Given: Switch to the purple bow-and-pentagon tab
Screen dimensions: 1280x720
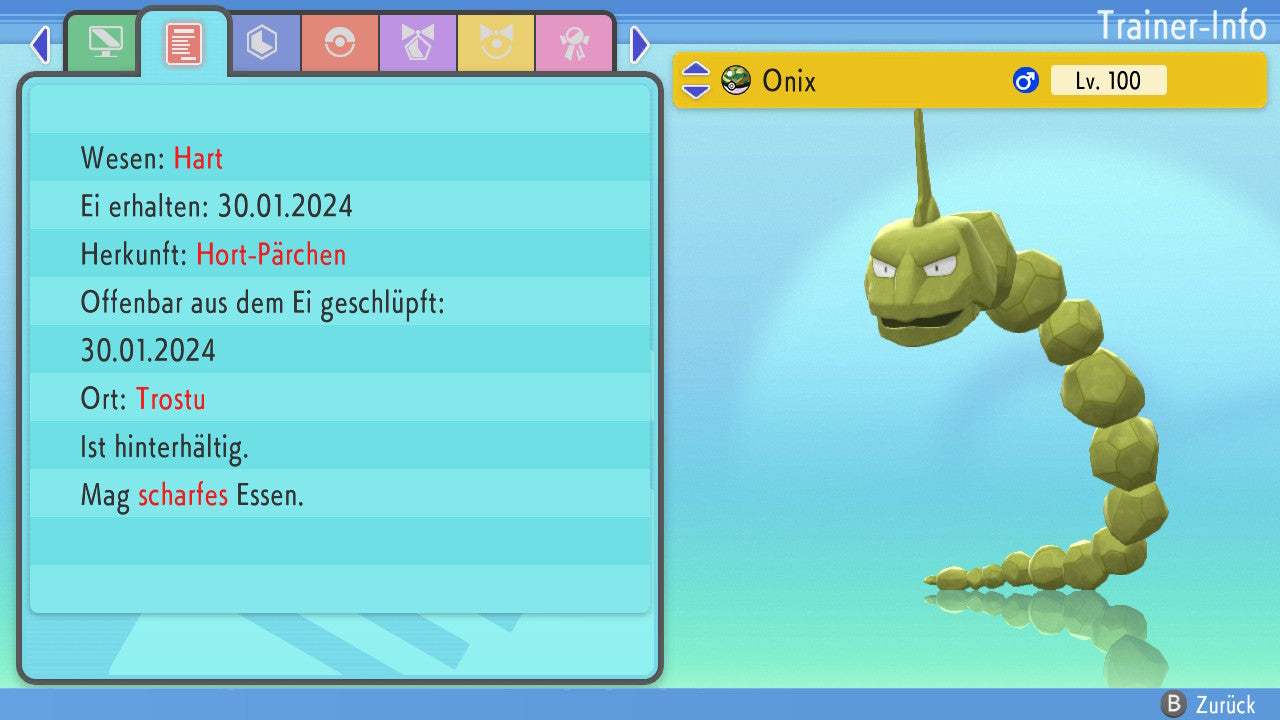Looking at the screenshot, I should pos(418,43).
